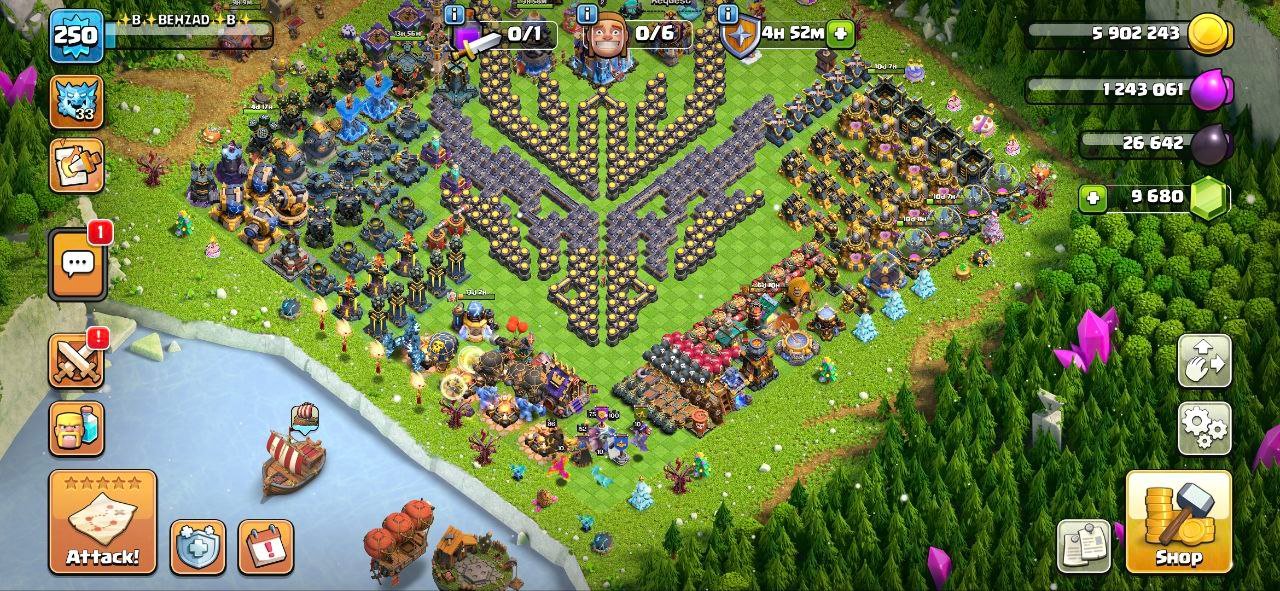Open the settings gears button
1280x591 pixels.
tap(1204, 426)
